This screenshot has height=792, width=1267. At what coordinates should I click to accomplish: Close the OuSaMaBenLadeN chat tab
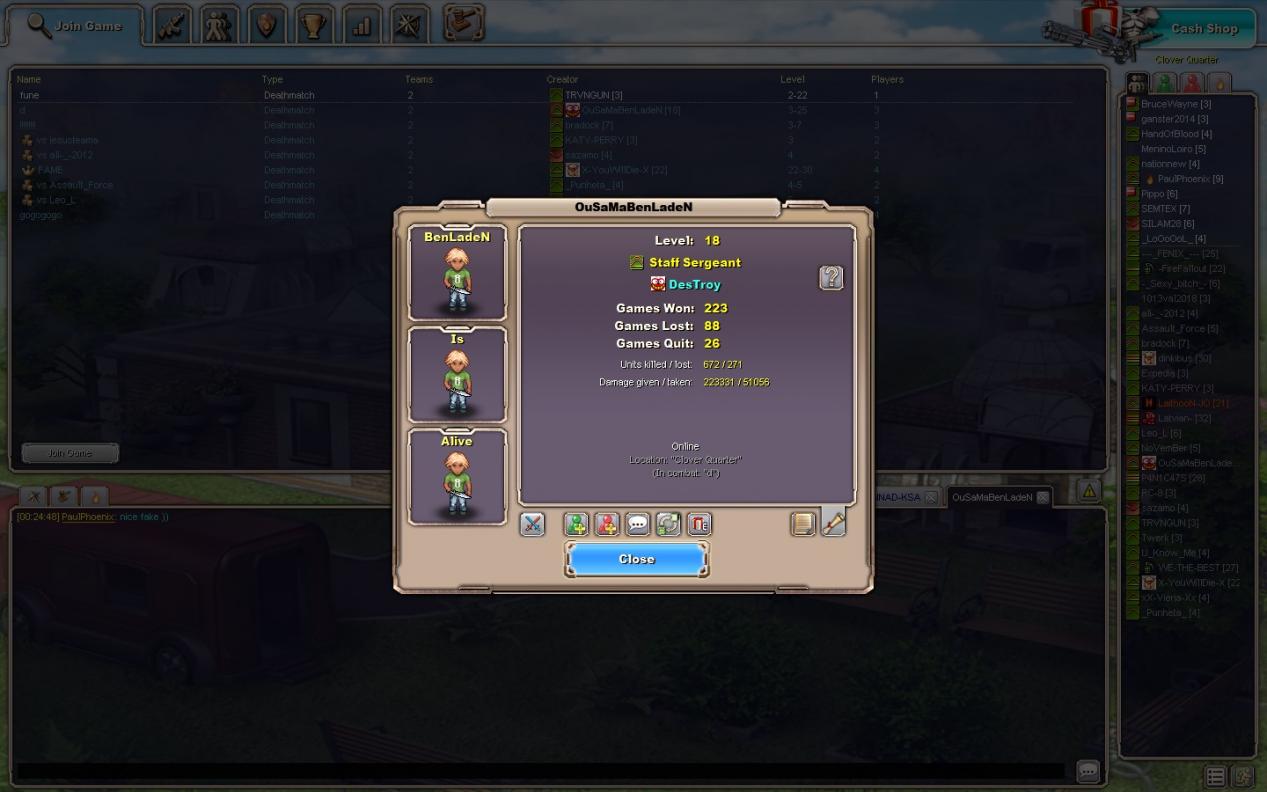(x=1042, y=497)
